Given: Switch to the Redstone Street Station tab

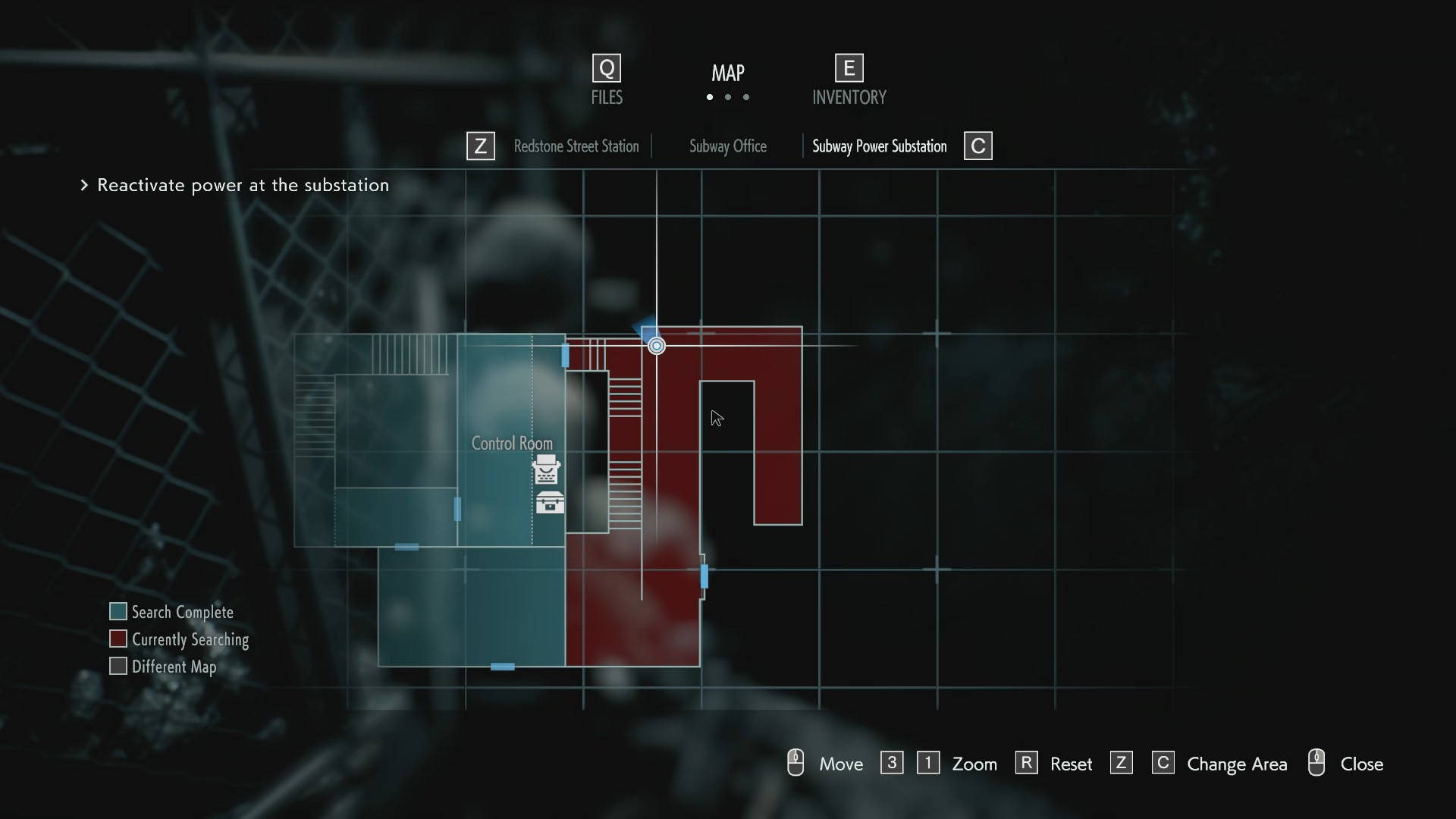Looking at the screenshot, I should (x=576, y=146).
